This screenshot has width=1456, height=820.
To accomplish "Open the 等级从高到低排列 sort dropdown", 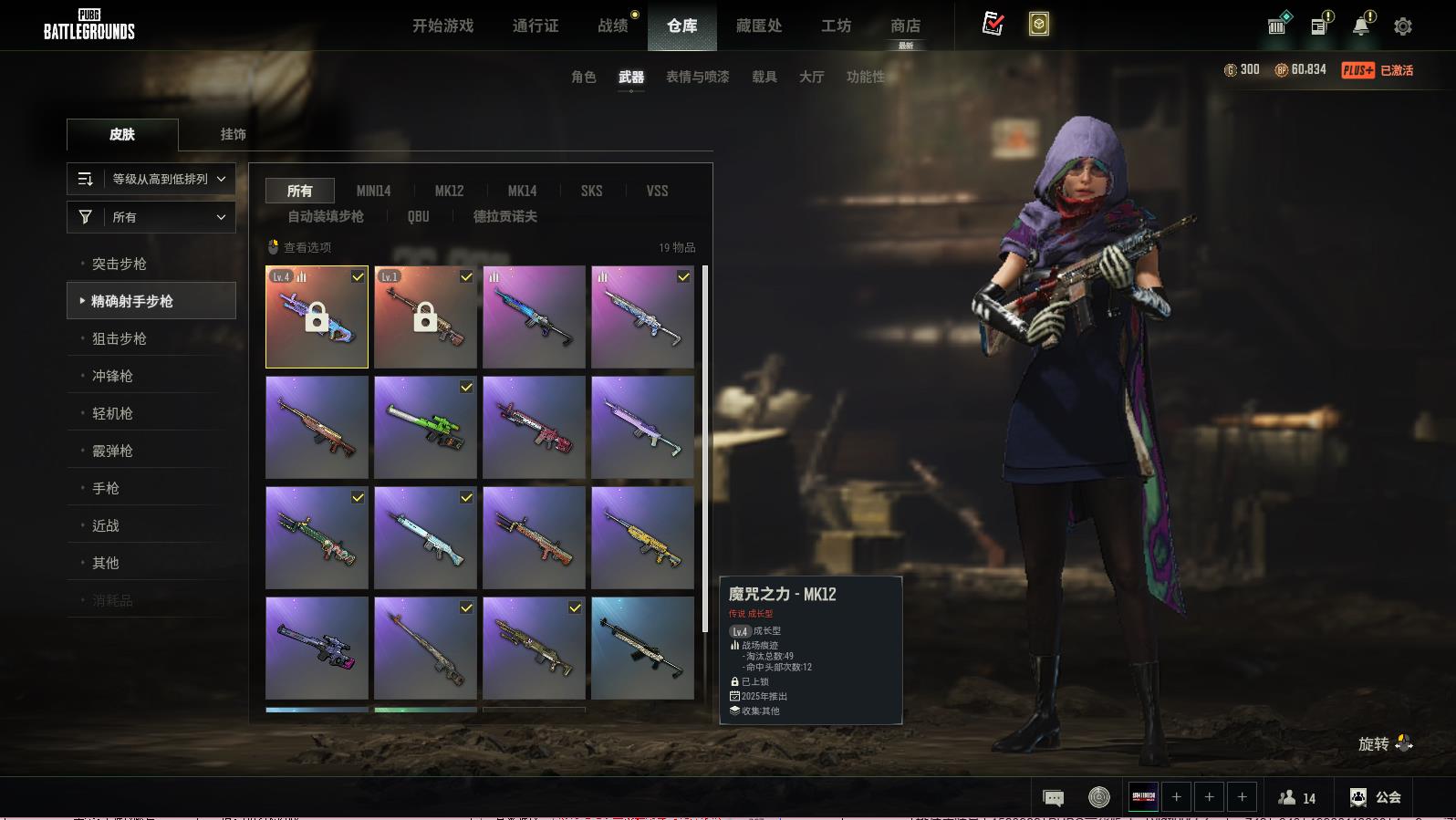I will [151, 179].
